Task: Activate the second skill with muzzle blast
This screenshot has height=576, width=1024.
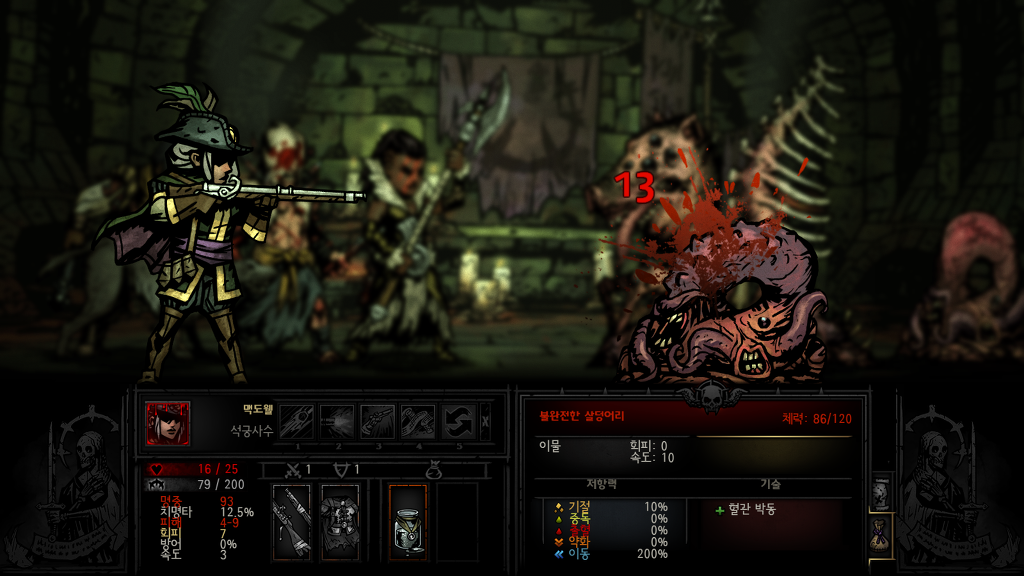Action: point(338,422)
